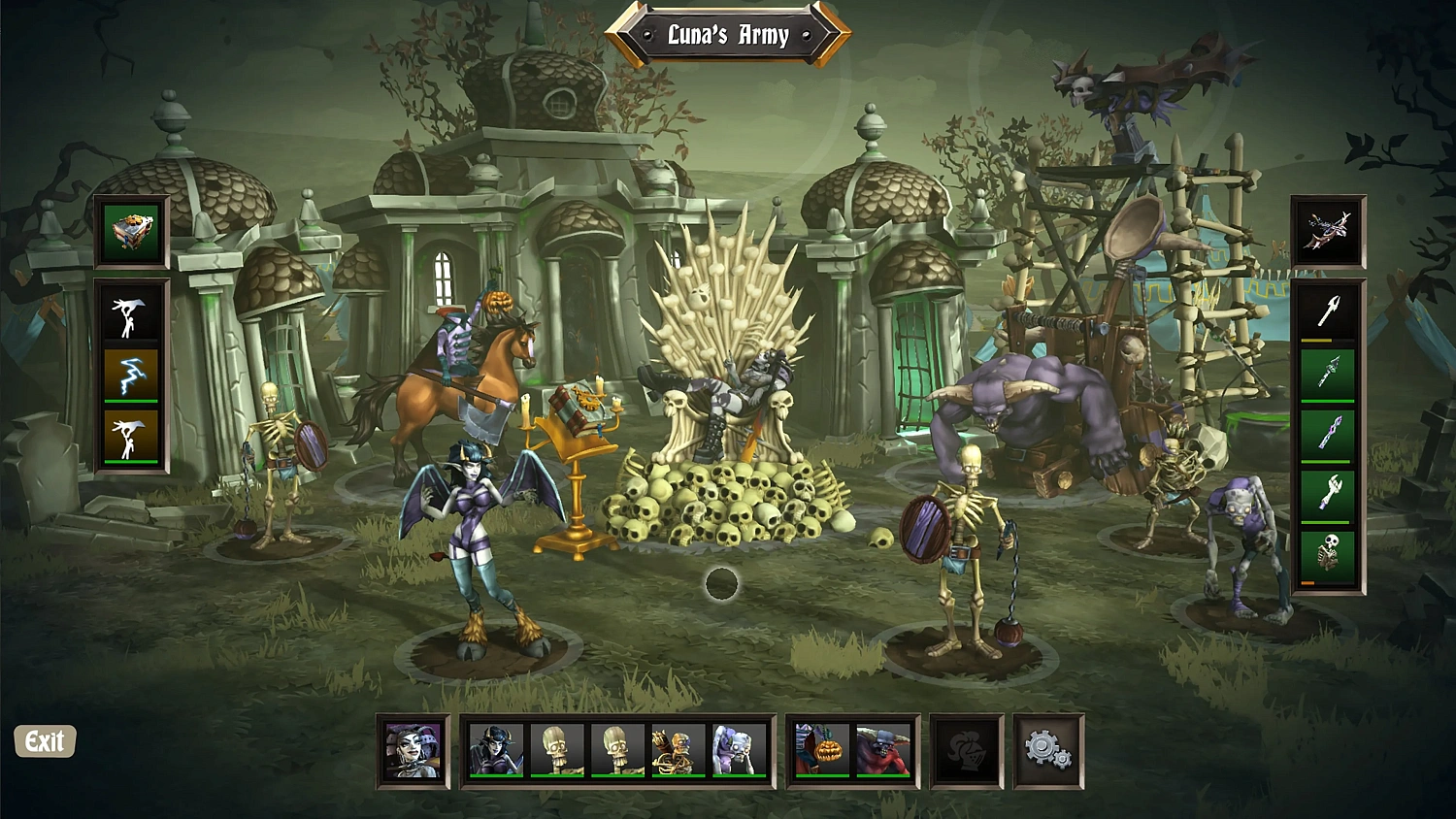
Task: Click the Exit button
Action: coord(44,742)
